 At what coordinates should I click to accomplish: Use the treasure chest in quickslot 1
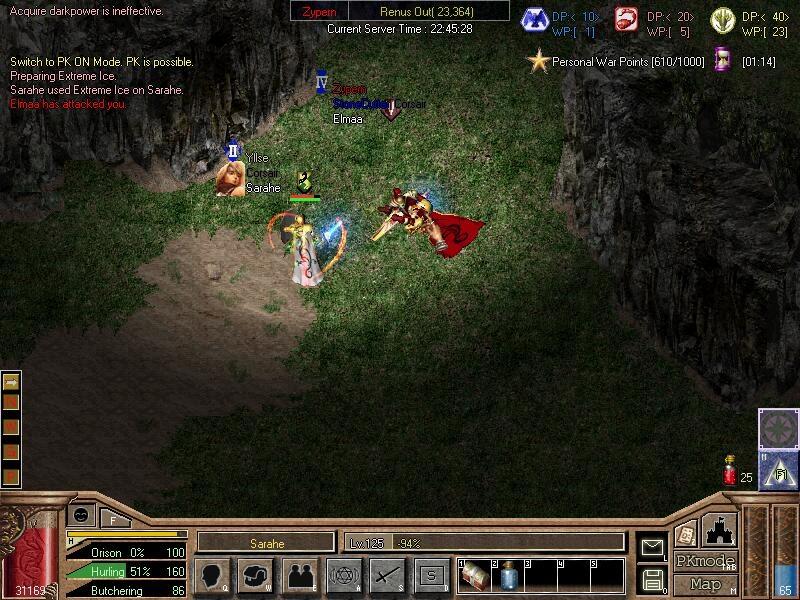click(474, 576)
